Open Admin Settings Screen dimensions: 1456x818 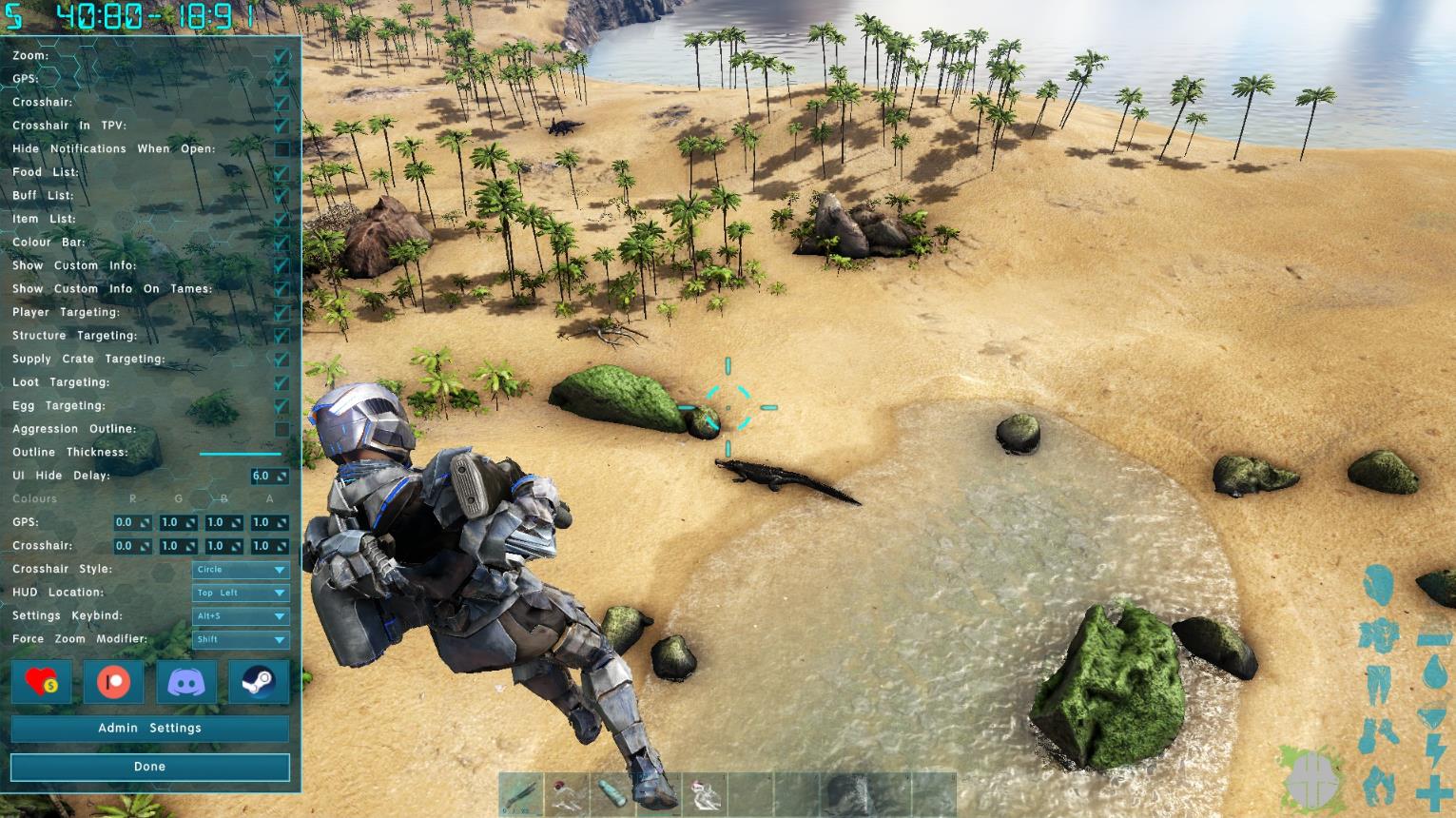(x=149, y=729)
